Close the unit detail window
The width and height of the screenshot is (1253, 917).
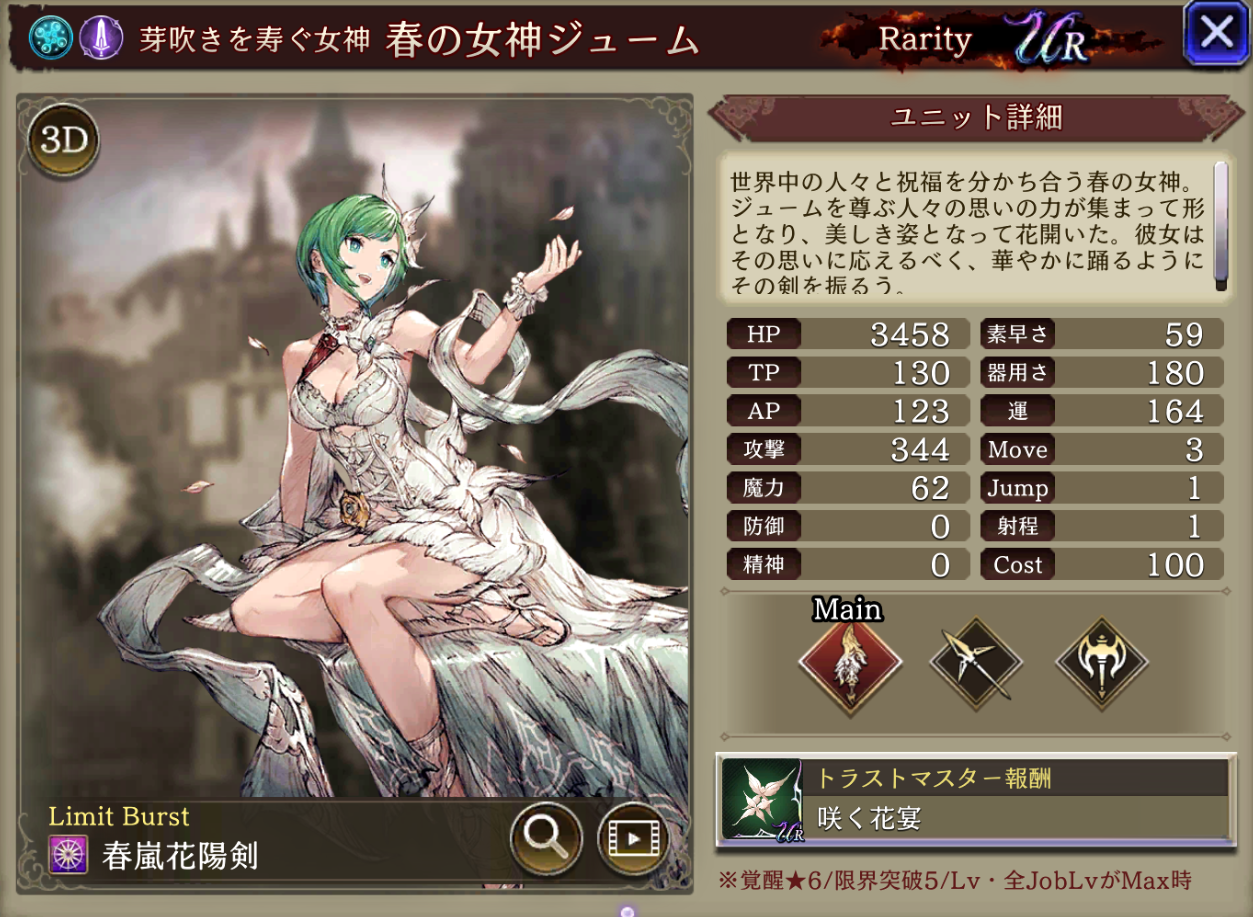point(1215,34)
